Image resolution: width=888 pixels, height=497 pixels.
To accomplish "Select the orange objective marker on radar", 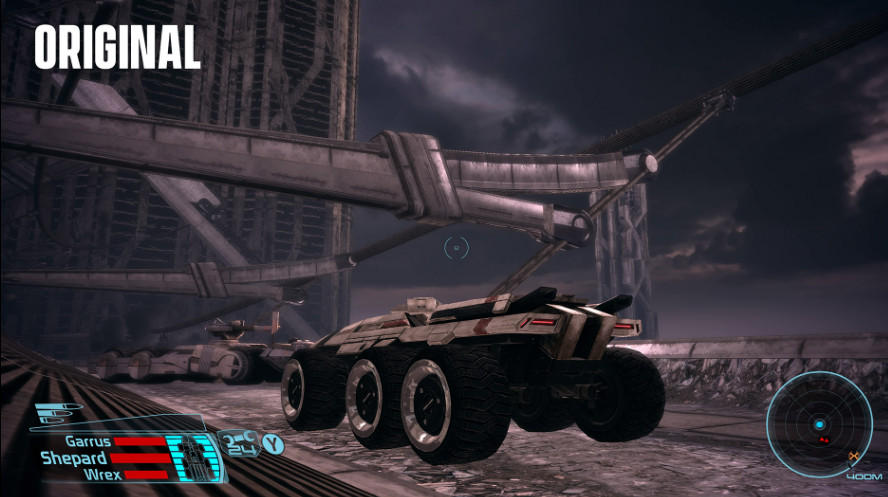I will point(853,456).
